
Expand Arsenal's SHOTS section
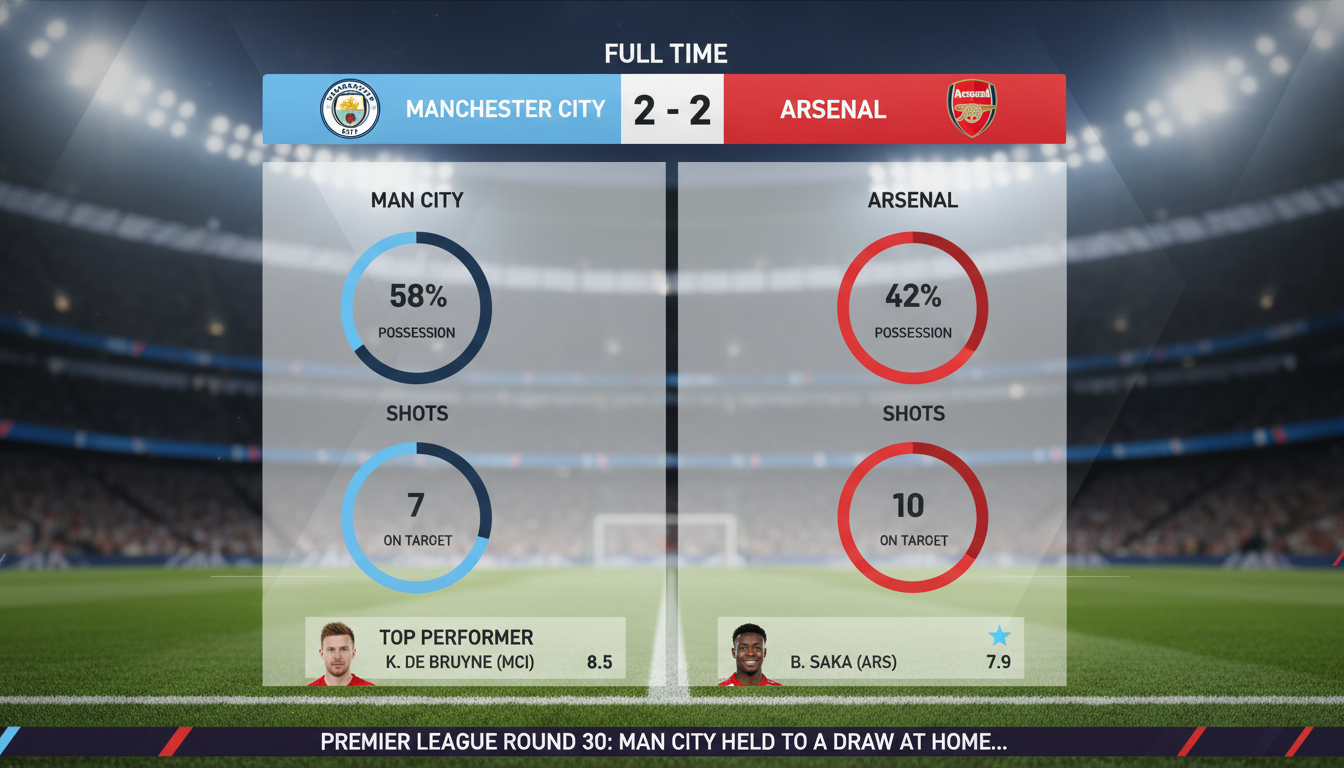[x=912, y=413]
